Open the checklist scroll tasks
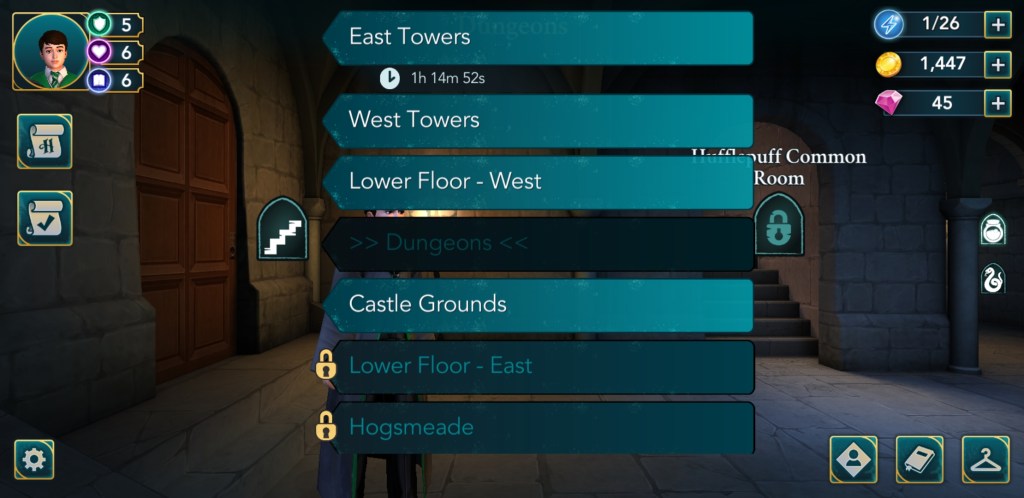1024x498 pixels. [x=44, y=218]
